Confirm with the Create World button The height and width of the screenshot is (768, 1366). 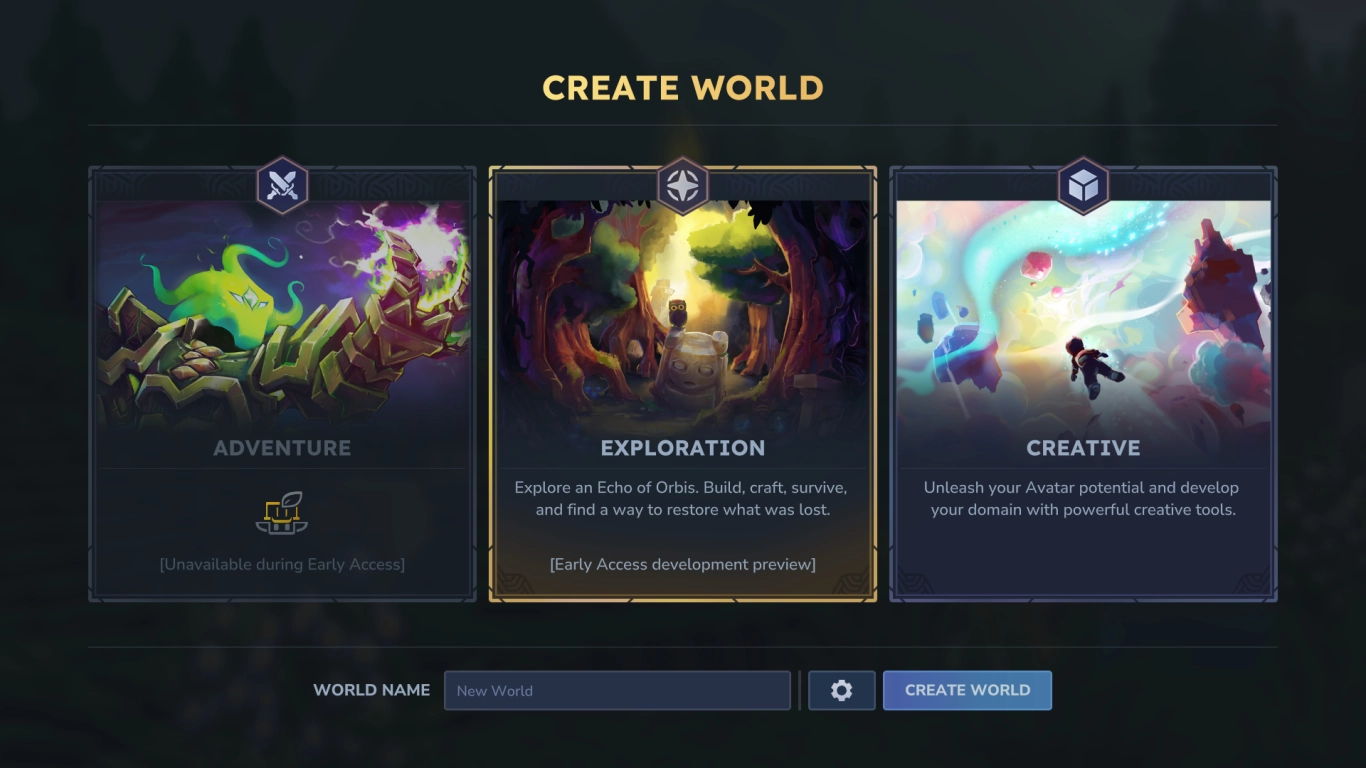tap(967, 690)
